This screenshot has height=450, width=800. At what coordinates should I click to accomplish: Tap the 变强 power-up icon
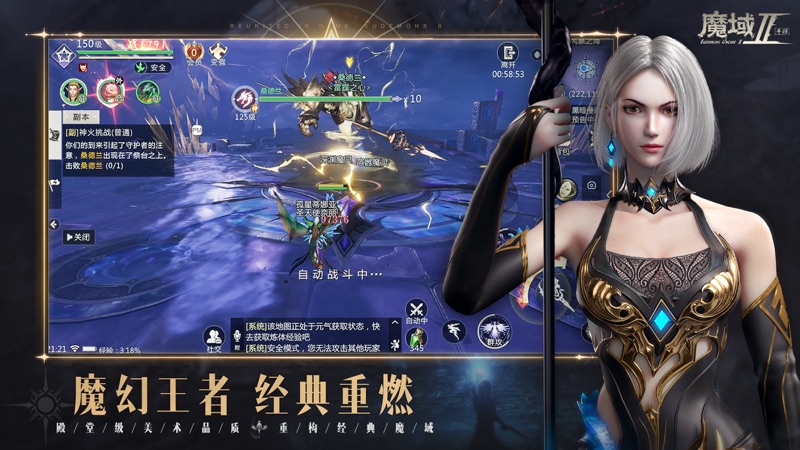tap(217, 52)
